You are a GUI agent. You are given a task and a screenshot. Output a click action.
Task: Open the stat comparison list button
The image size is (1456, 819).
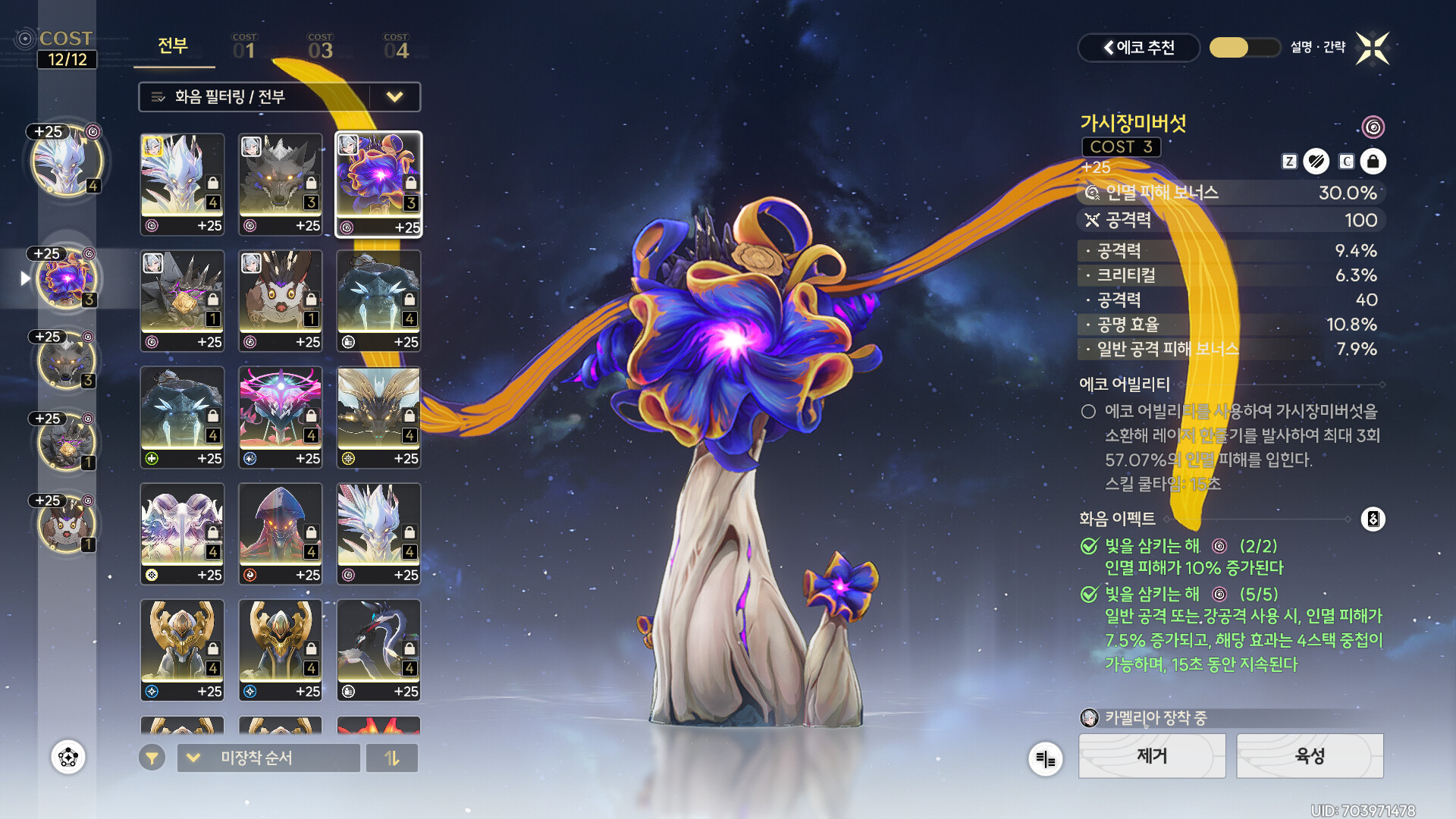click(1045, 758)
